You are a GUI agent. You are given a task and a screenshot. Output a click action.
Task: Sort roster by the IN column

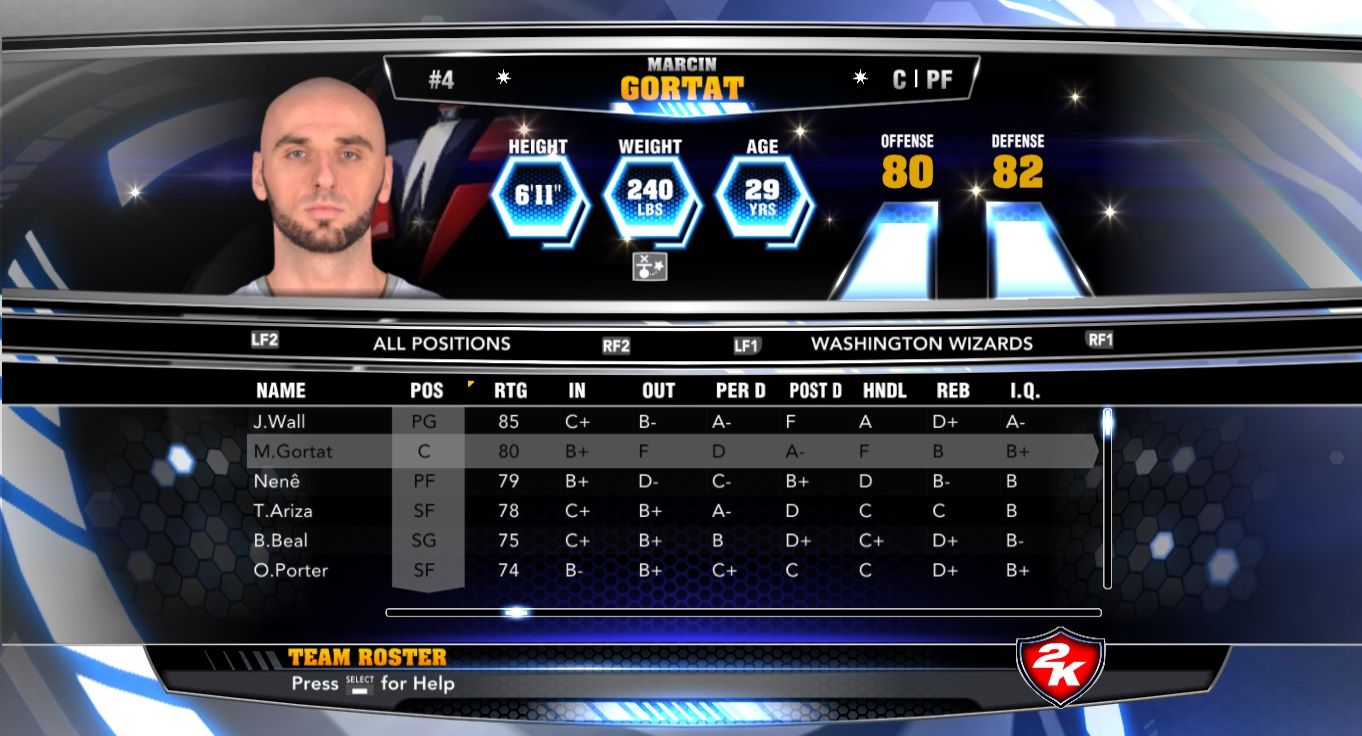pos(577,391)
